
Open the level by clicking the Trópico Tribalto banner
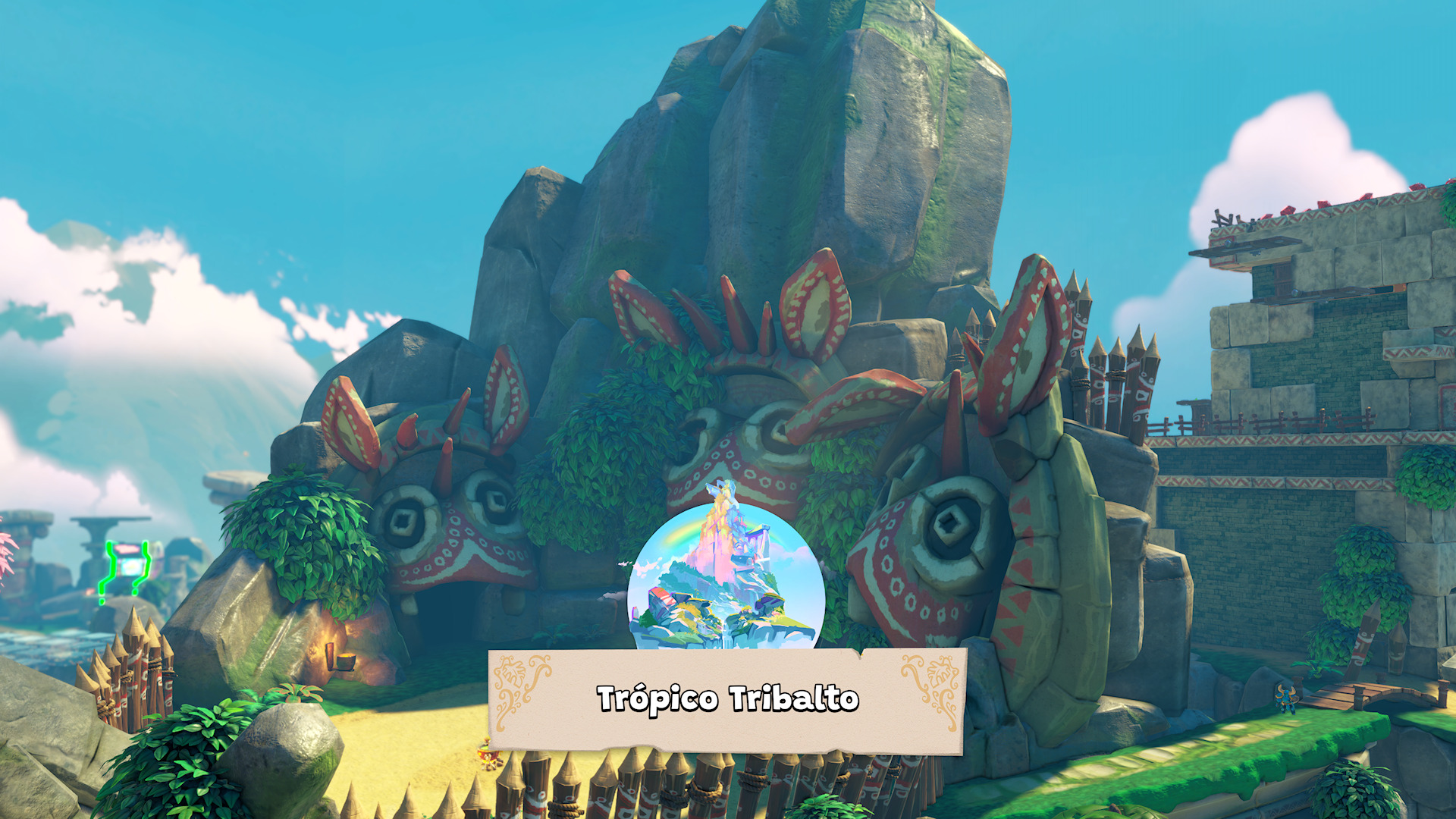tap(728, 700)
